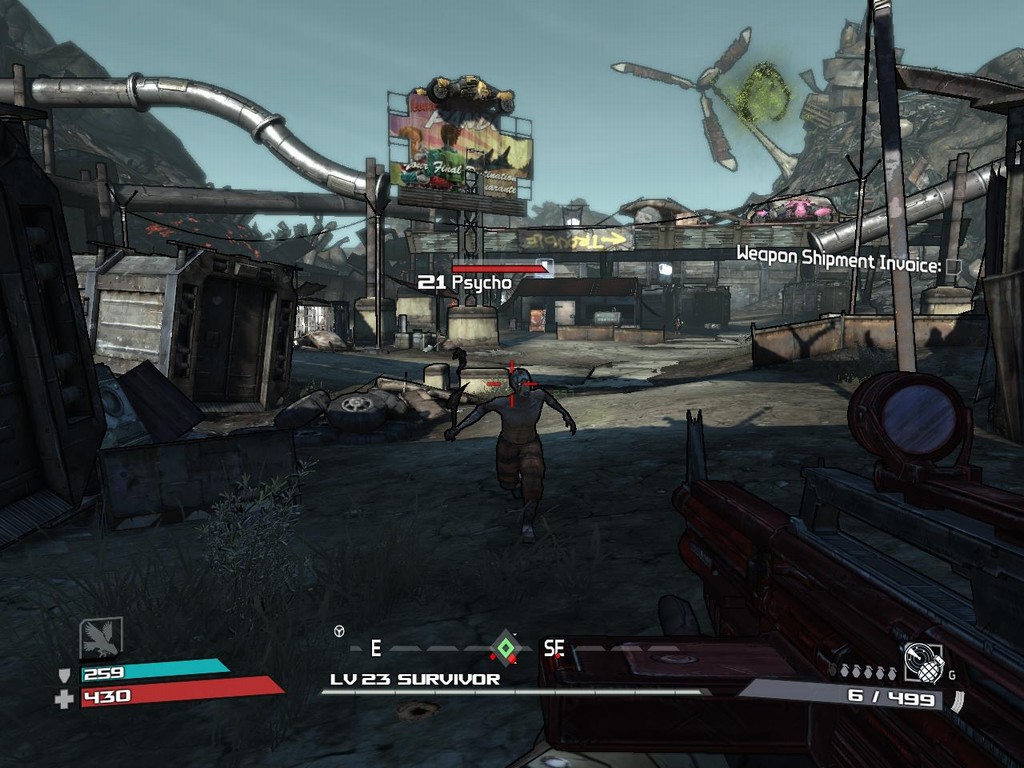Activate the Bloodwing action skill icon
Viewport: 1024px width, 768px height.
[101, 637]
